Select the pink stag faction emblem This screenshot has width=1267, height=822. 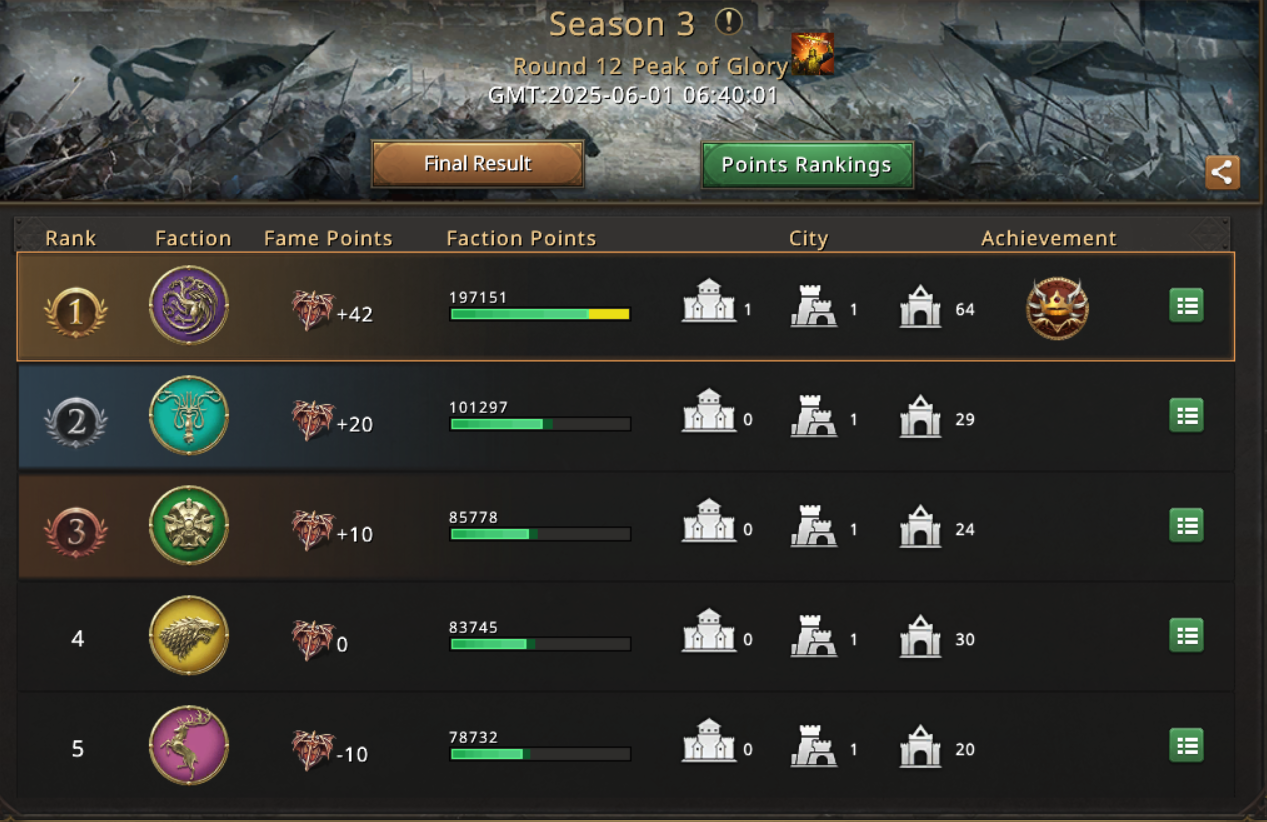click(189, 746)
